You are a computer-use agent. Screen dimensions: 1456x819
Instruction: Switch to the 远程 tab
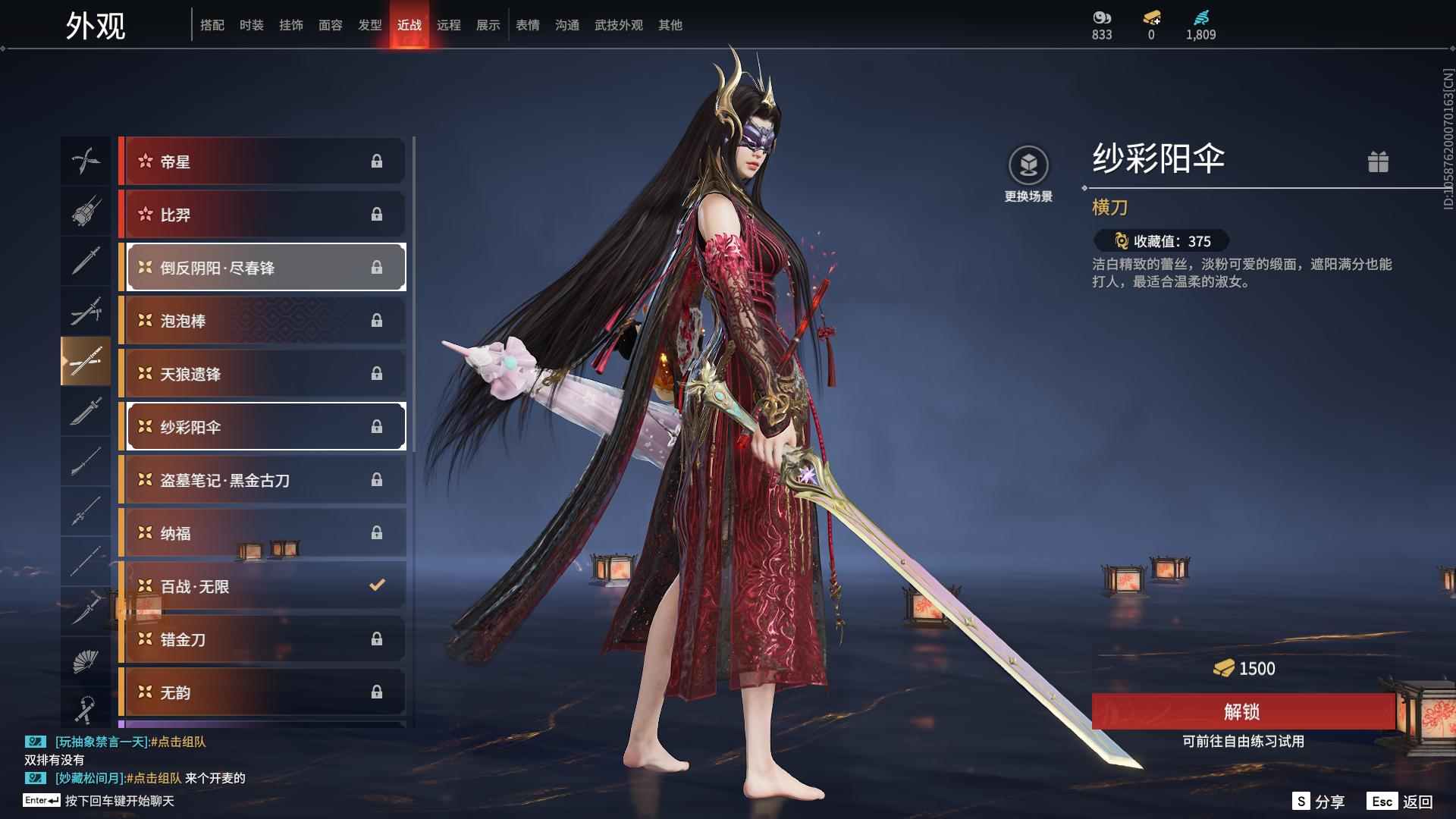450,24
